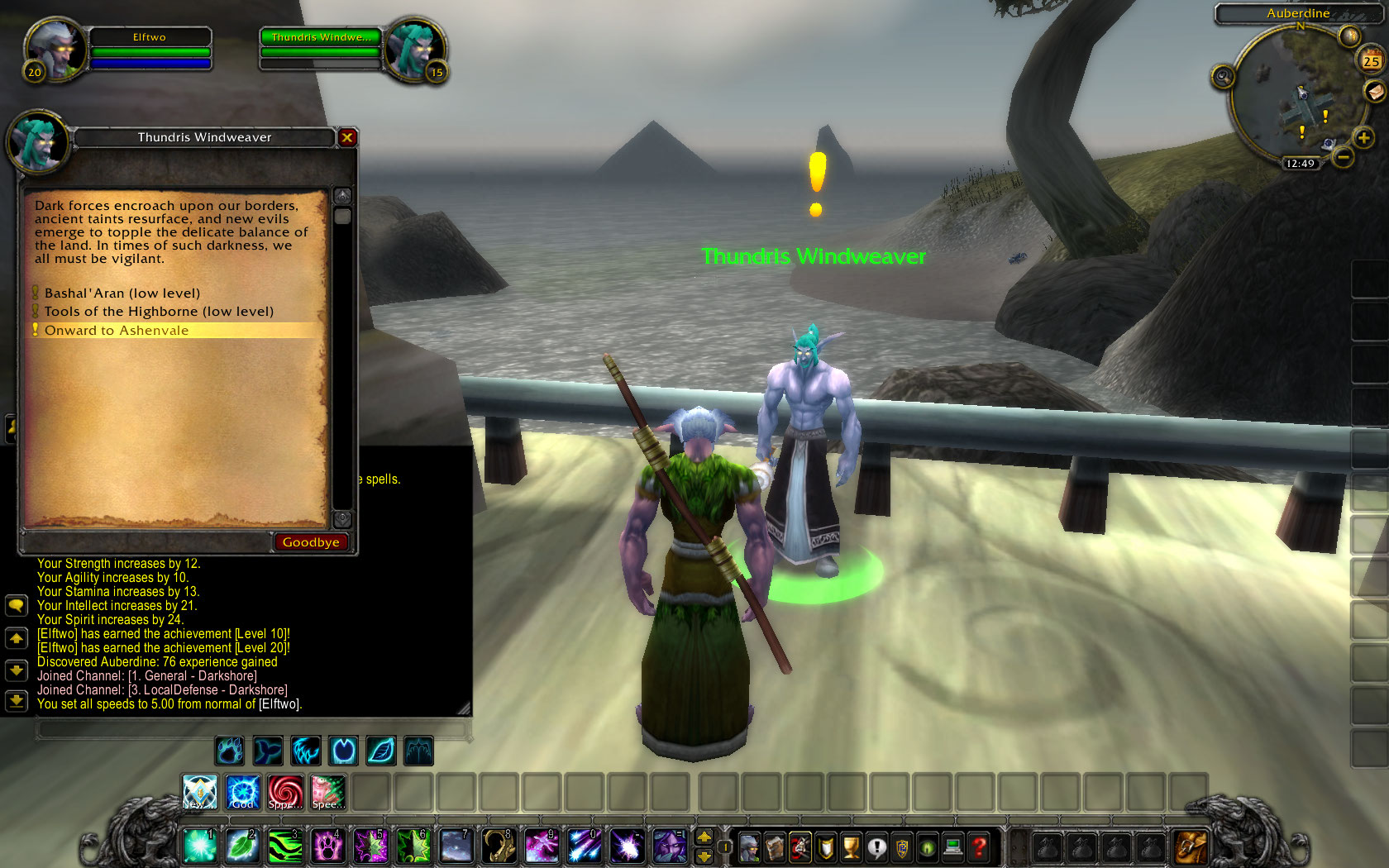Accept dialog with the Goodbye button
The width and height of the screenshot is (1389, 868).
click(310, 542)
